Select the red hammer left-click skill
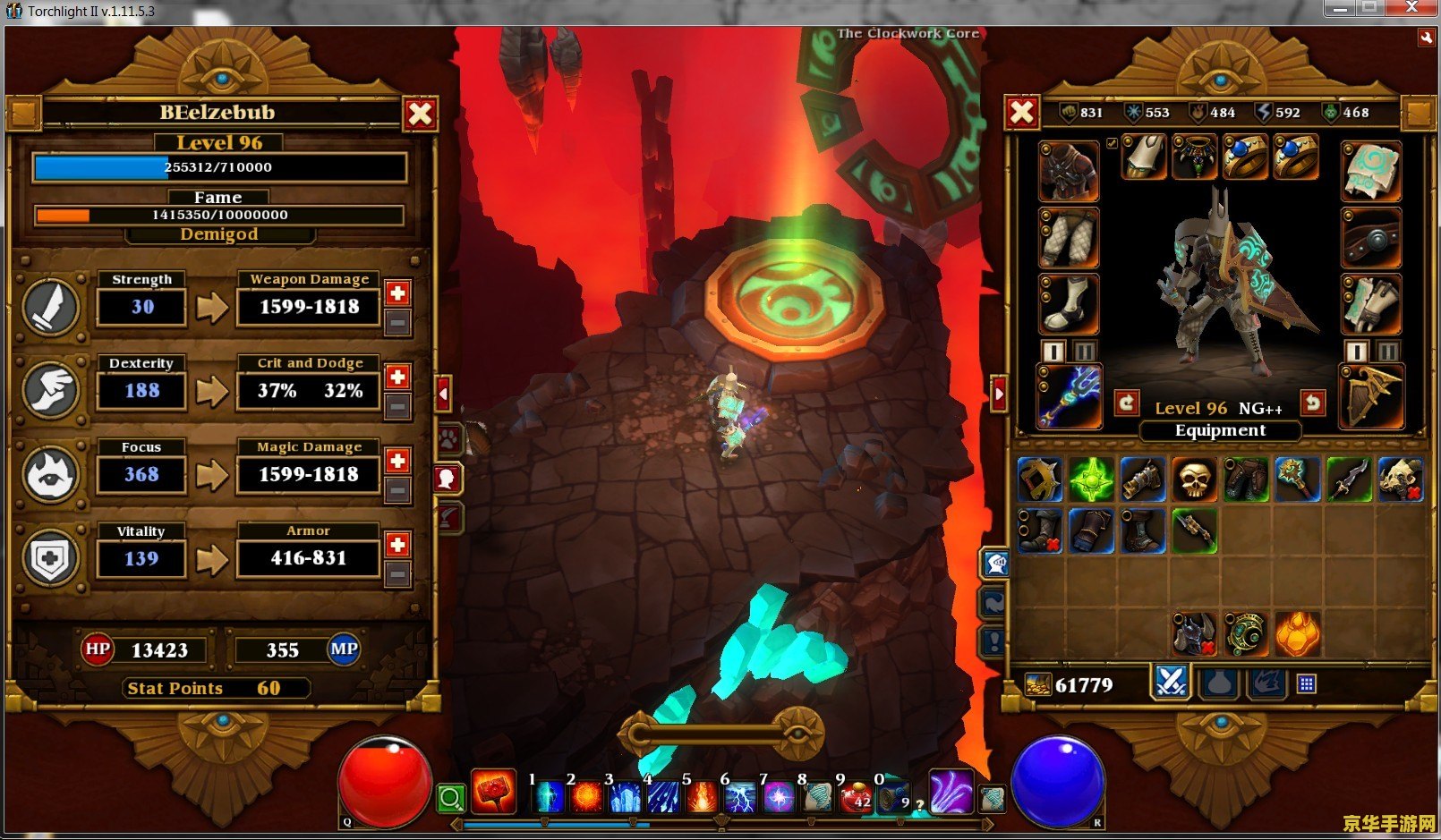Screen dimensions: 1441x840 coord(494,792)
